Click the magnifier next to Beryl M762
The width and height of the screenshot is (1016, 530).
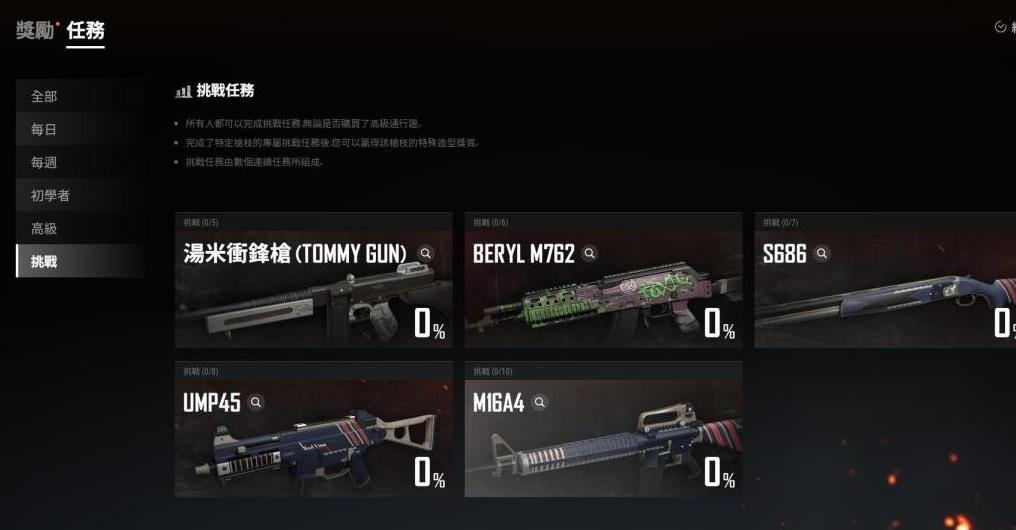click(591, 254)
